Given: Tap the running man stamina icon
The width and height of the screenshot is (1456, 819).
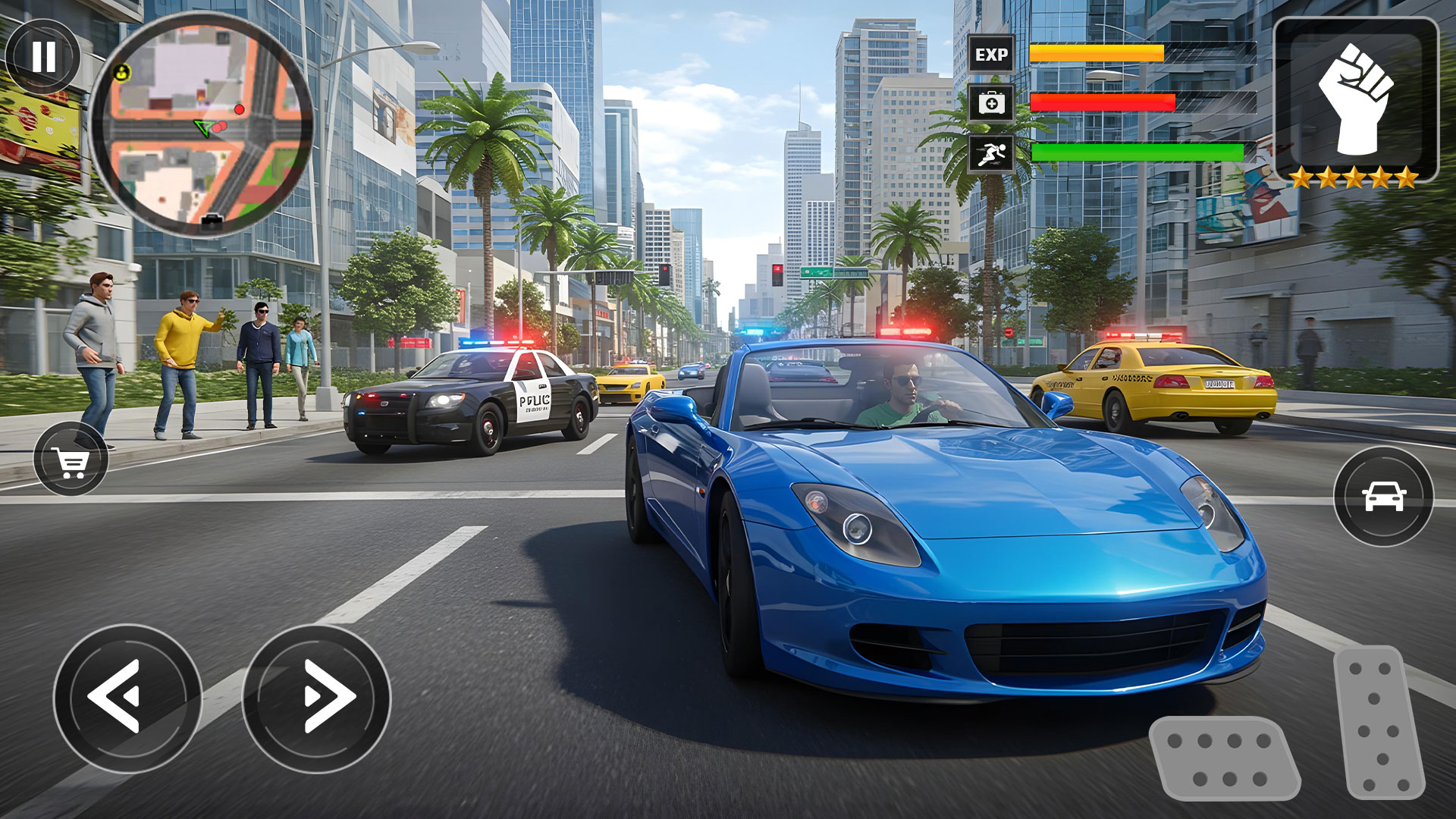Looking at the screenshot, I should 990,152.
